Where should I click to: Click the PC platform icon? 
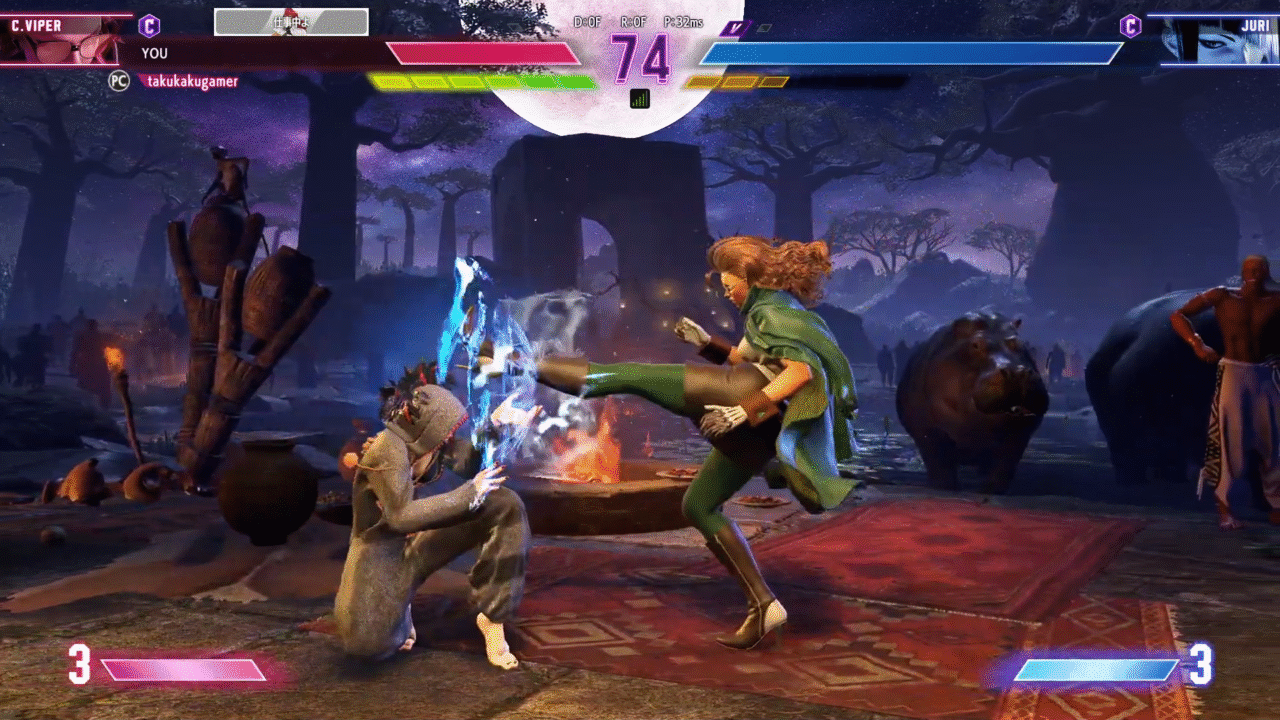[x=119, y=81]
